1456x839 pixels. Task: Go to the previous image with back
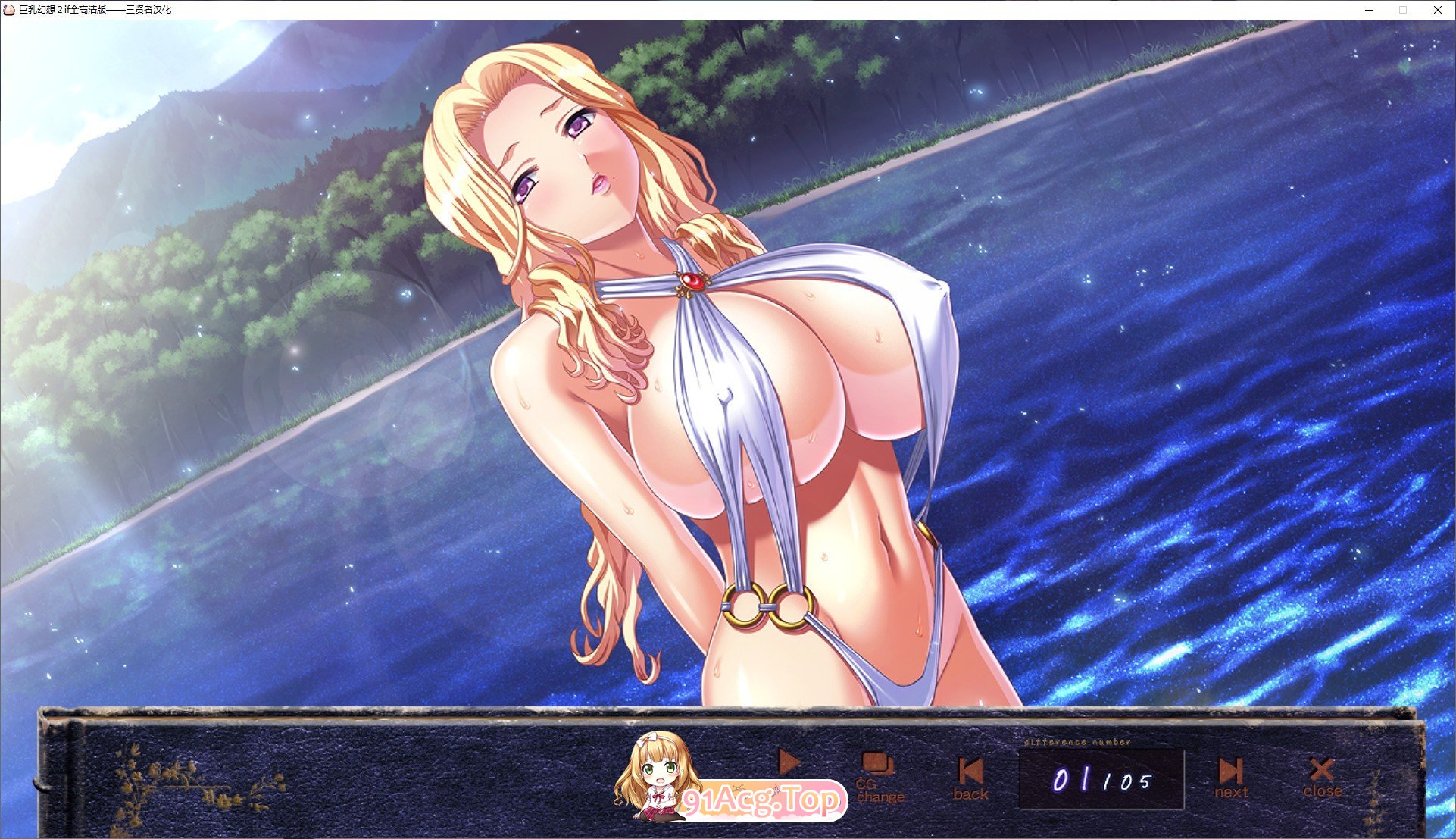tap(970, 779)
